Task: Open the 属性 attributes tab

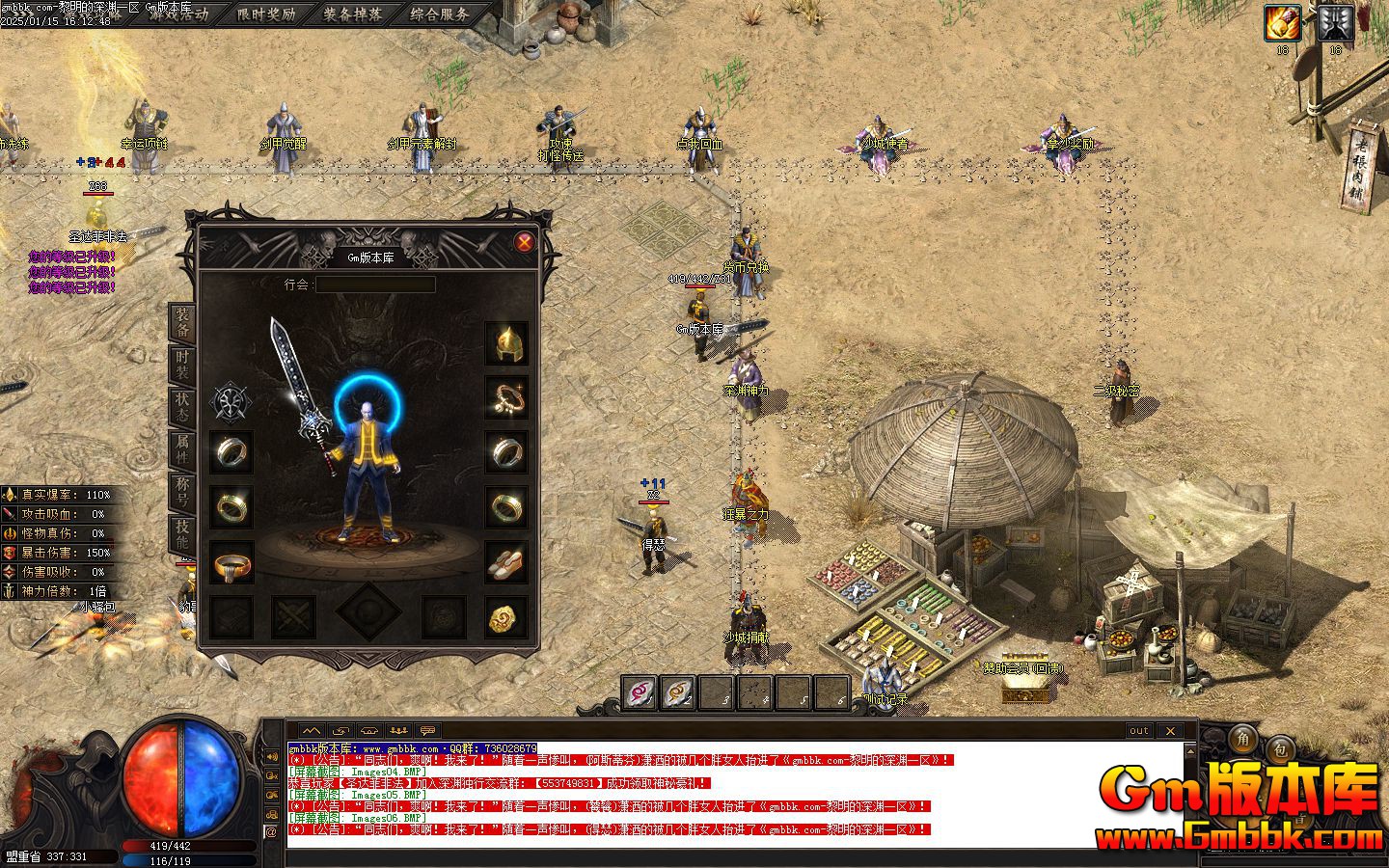Action: pyautogui.click(x=181, y=449)
